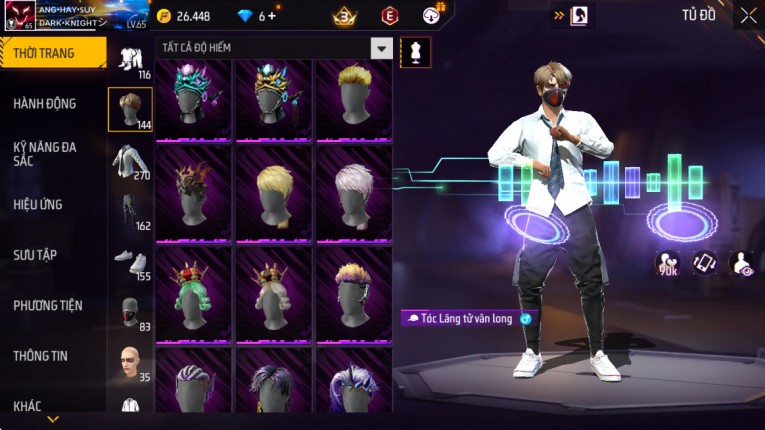Equip the white-pink hairstyle item
The width and height of the screenshot is (765, 430).
(353, 192)
